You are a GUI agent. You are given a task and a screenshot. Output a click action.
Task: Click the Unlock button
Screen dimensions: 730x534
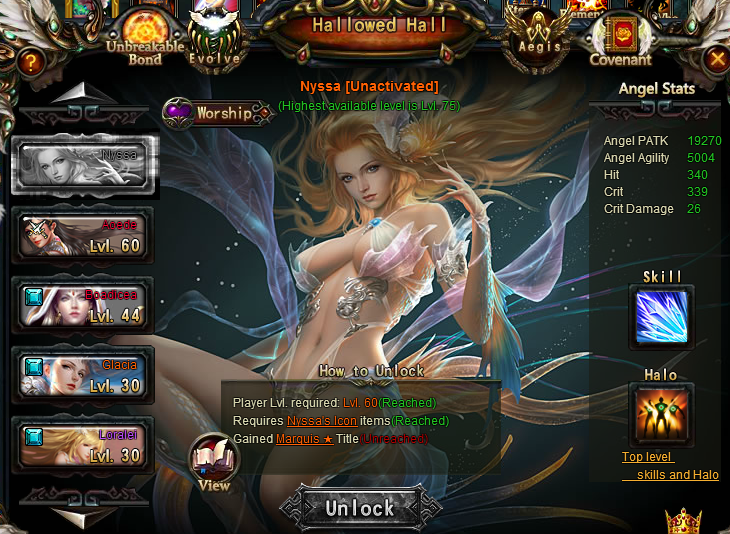pos(359,508)
